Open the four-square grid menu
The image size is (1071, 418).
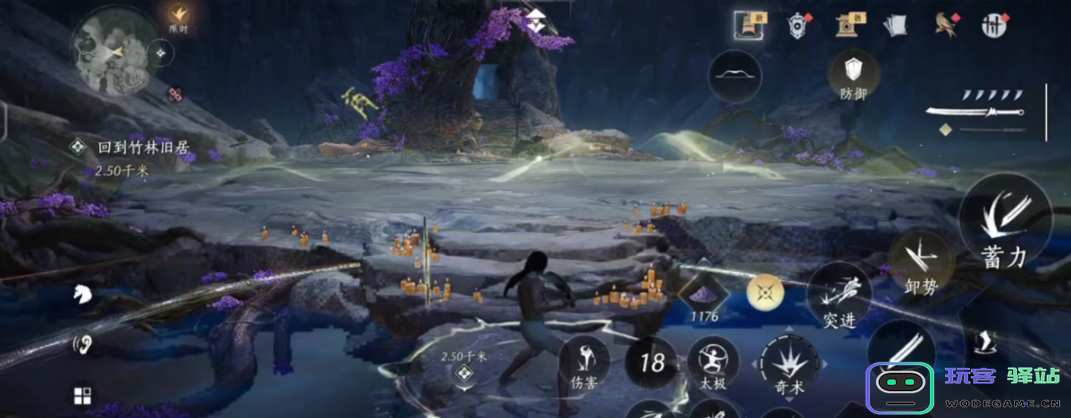(x=82, y=396)
